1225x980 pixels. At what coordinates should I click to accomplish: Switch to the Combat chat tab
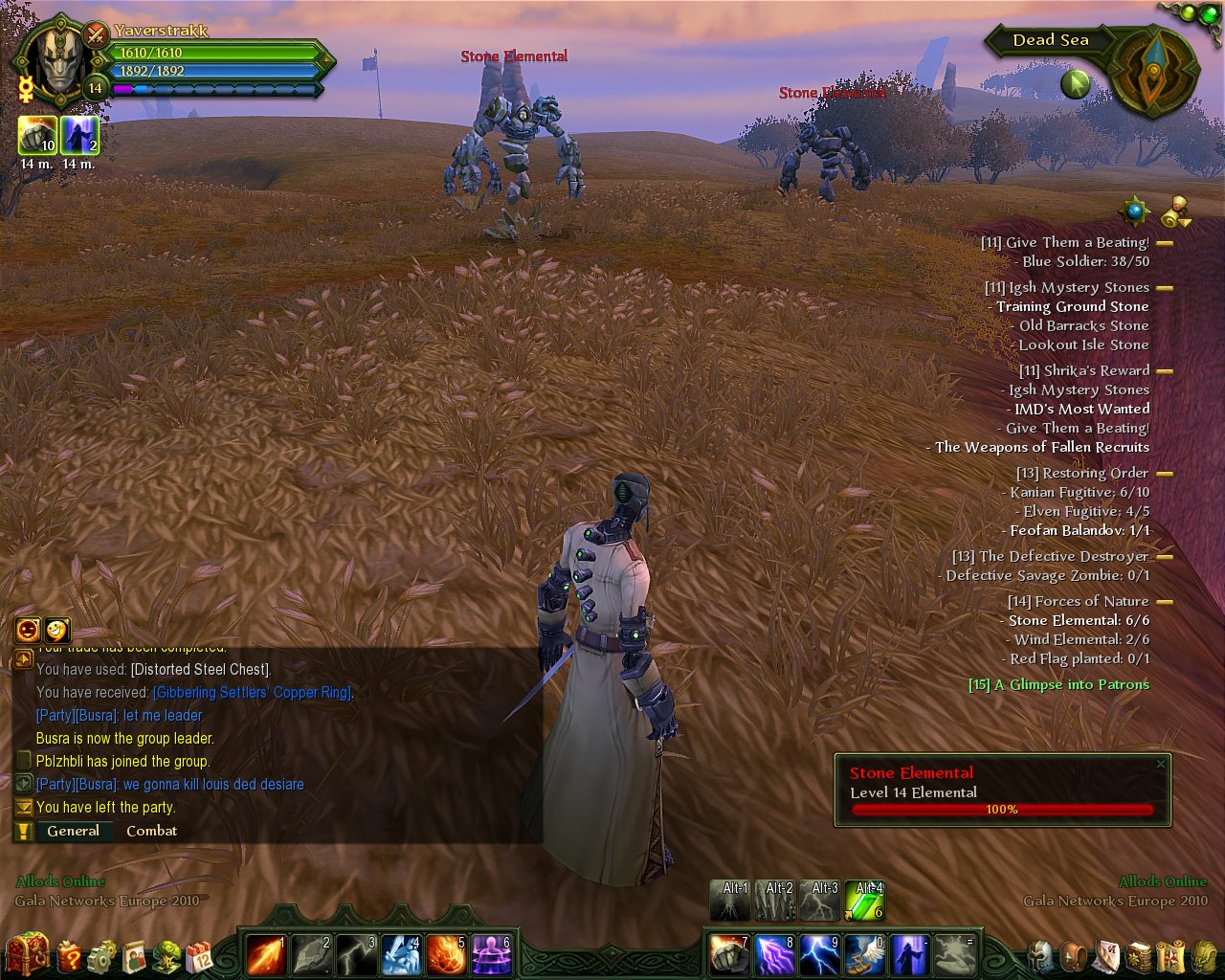pyautogui.click(x=151, y=831)
